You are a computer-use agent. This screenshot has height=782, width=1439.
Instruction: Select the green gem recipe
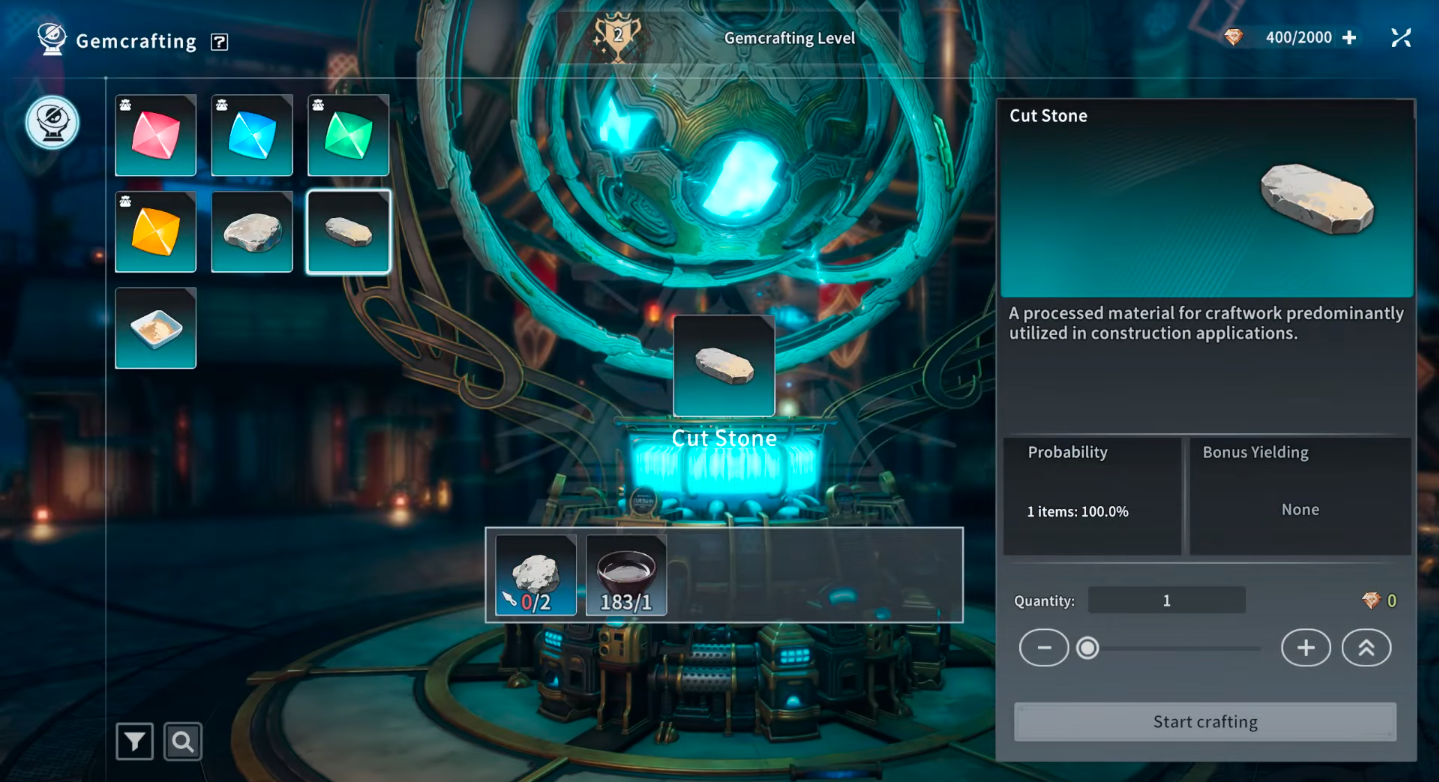(348, 135)
